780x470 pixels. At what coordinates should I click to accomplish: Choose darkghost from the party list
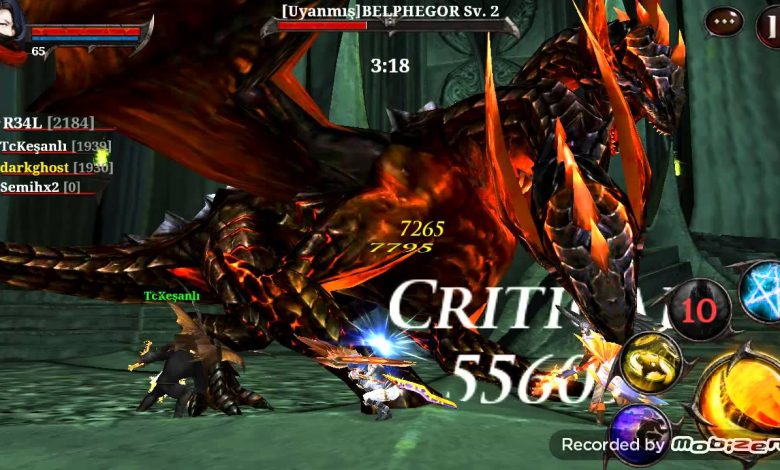tap(55, 167)
